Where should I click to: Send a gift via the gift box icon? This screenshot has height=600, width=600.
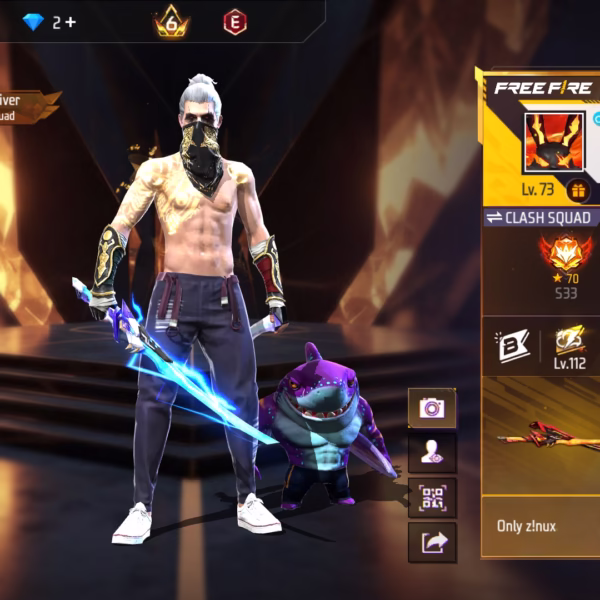tap(577, 190)
